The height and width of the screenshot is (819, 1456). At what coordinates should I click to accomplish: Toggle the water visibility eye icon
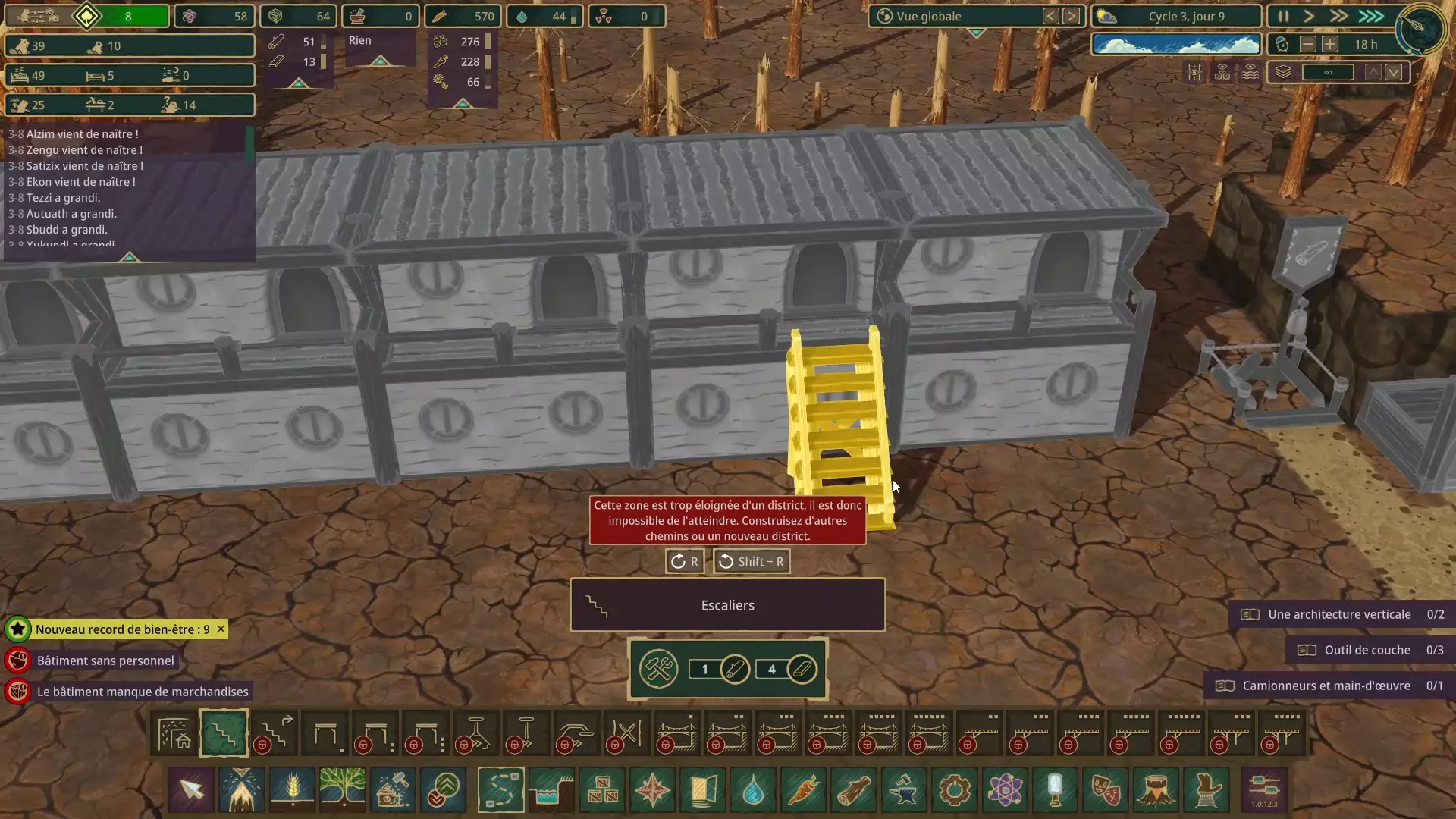[x=1250, y=72]
